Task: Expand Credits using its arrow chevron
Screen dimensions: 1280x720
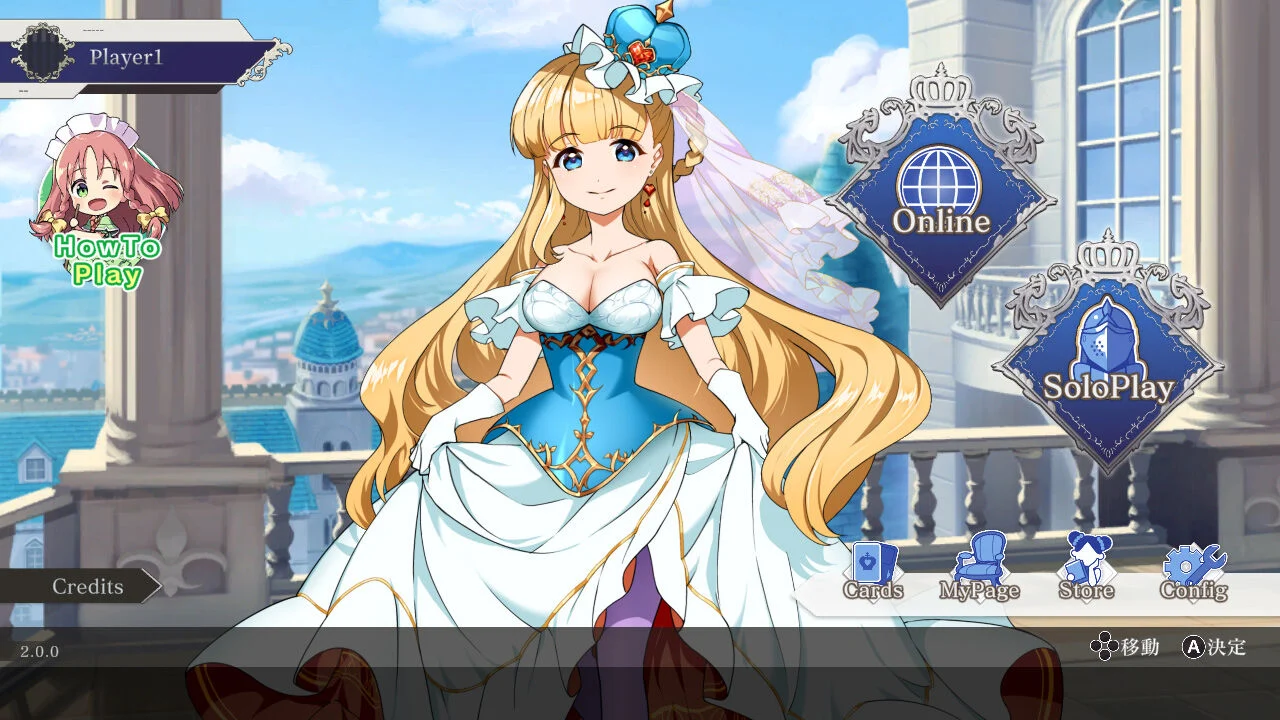Action: coord(152,587)
